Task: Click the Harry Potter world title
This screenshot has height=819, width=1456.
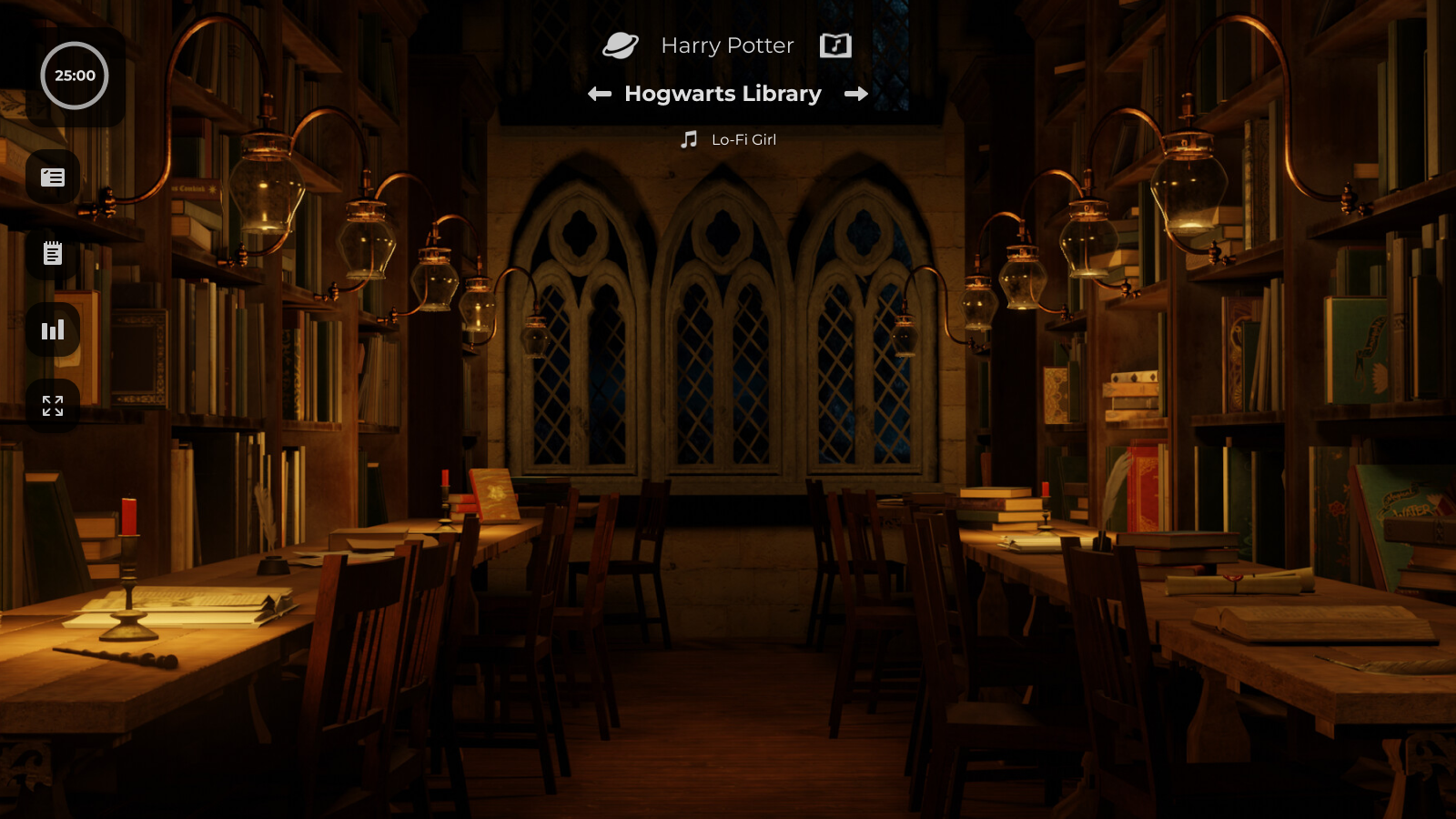Action: [x=727, y=45]
